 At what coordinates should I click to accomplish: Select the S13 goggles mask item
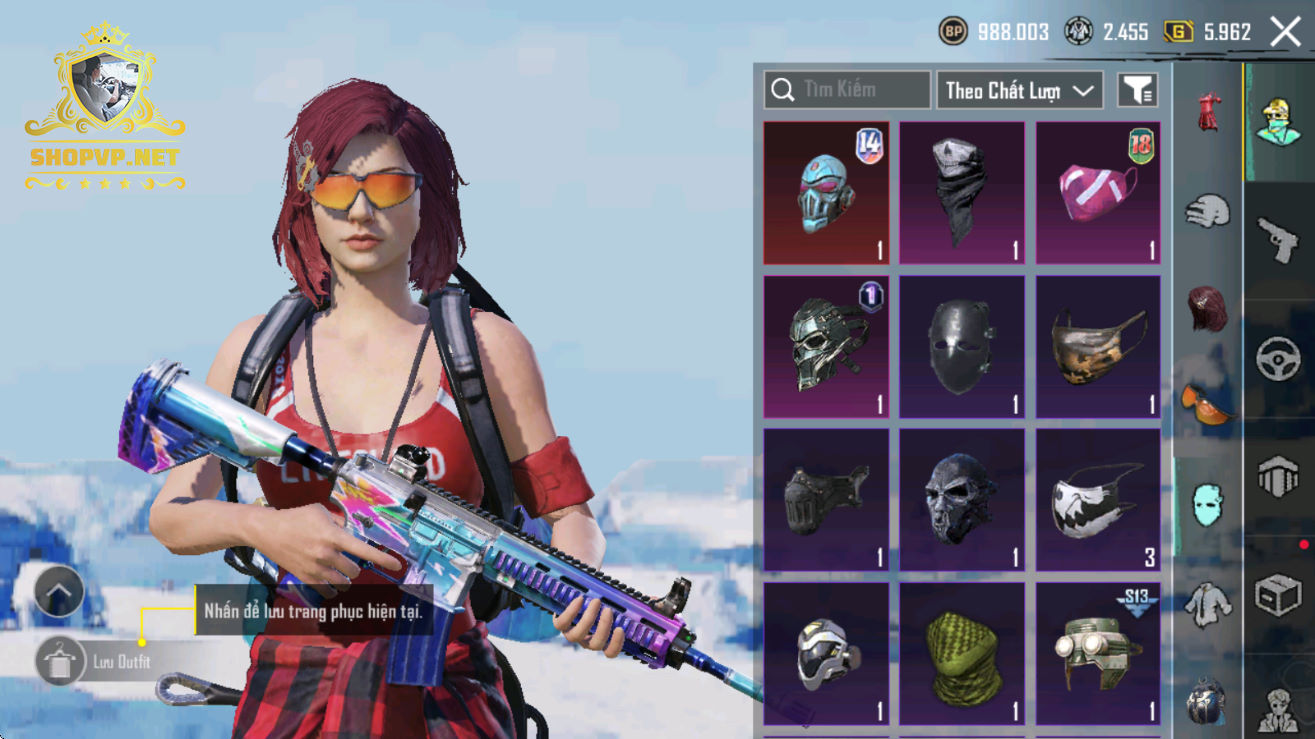(x=1098, y=654)
